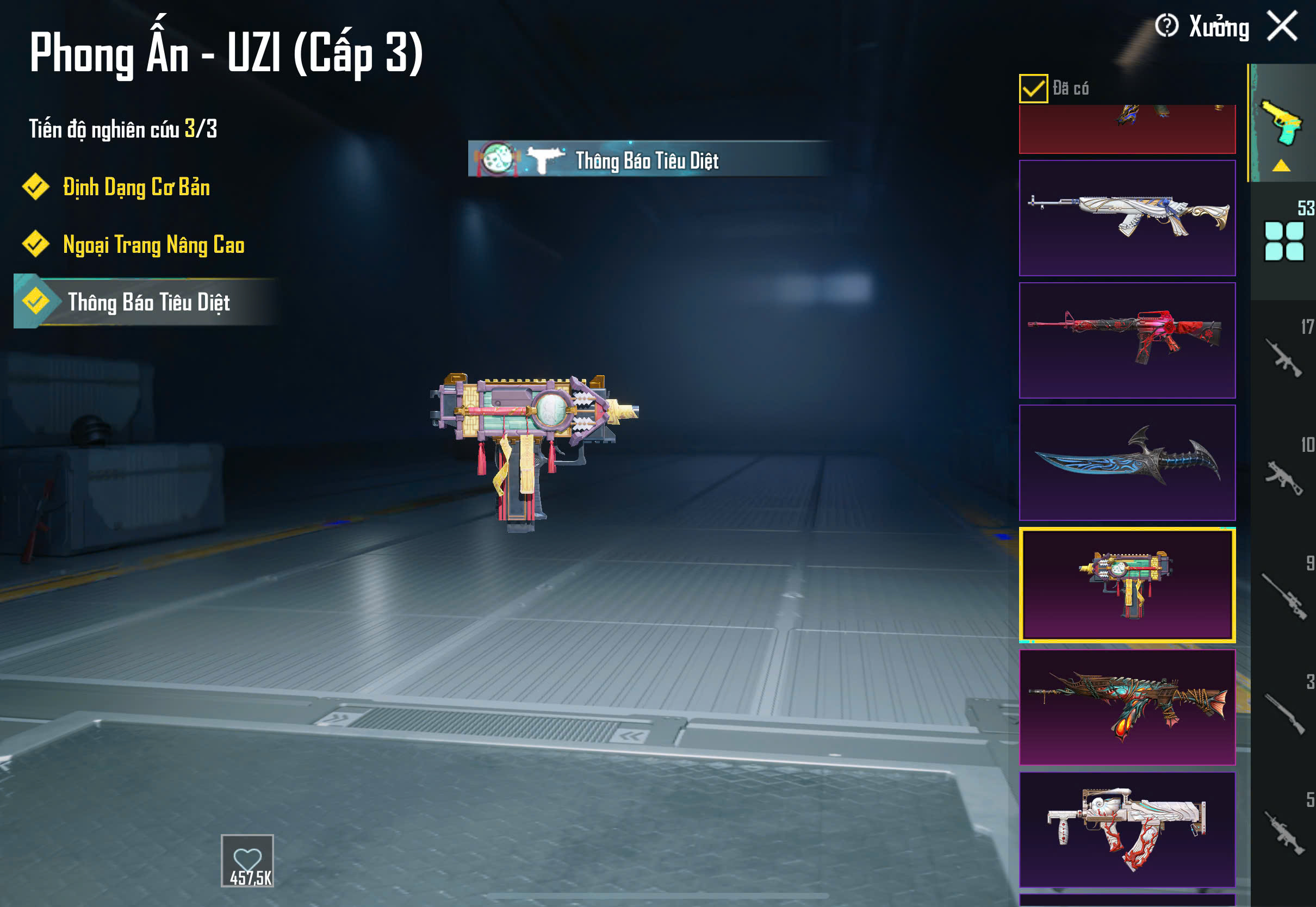The height and width of the screenshot is (907, 1316).
Task: Pick the sea monster rifle skin
Action: (1127, 707)
